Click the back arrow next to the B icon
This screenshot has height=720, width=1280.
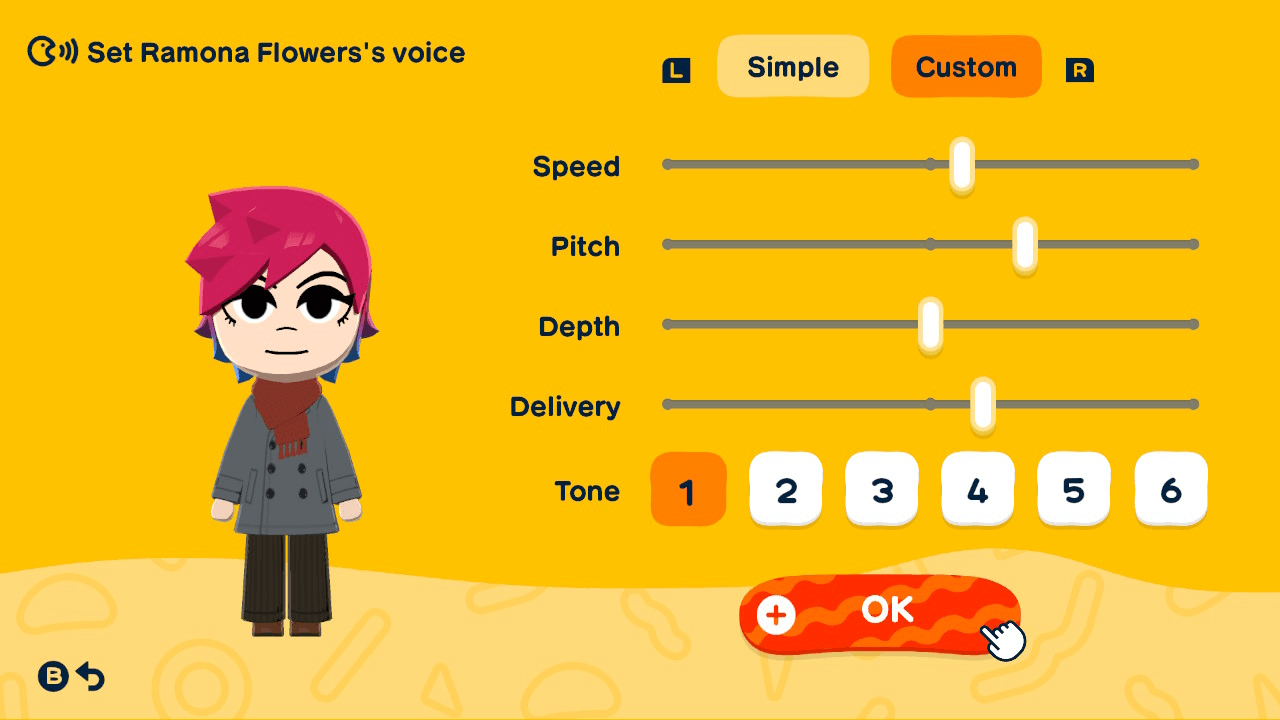pyautogui.click(x=91, y=677)
